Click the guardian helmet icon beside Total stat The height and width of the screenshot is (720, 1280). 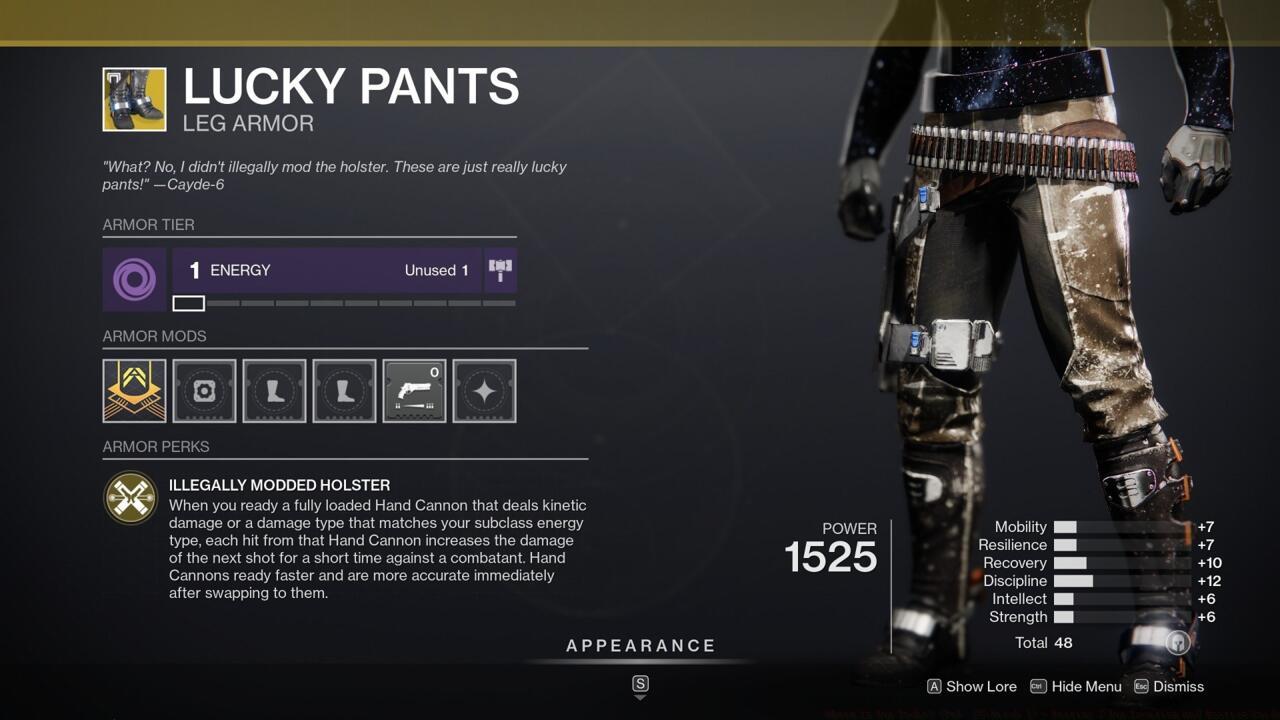[1177, 643]
